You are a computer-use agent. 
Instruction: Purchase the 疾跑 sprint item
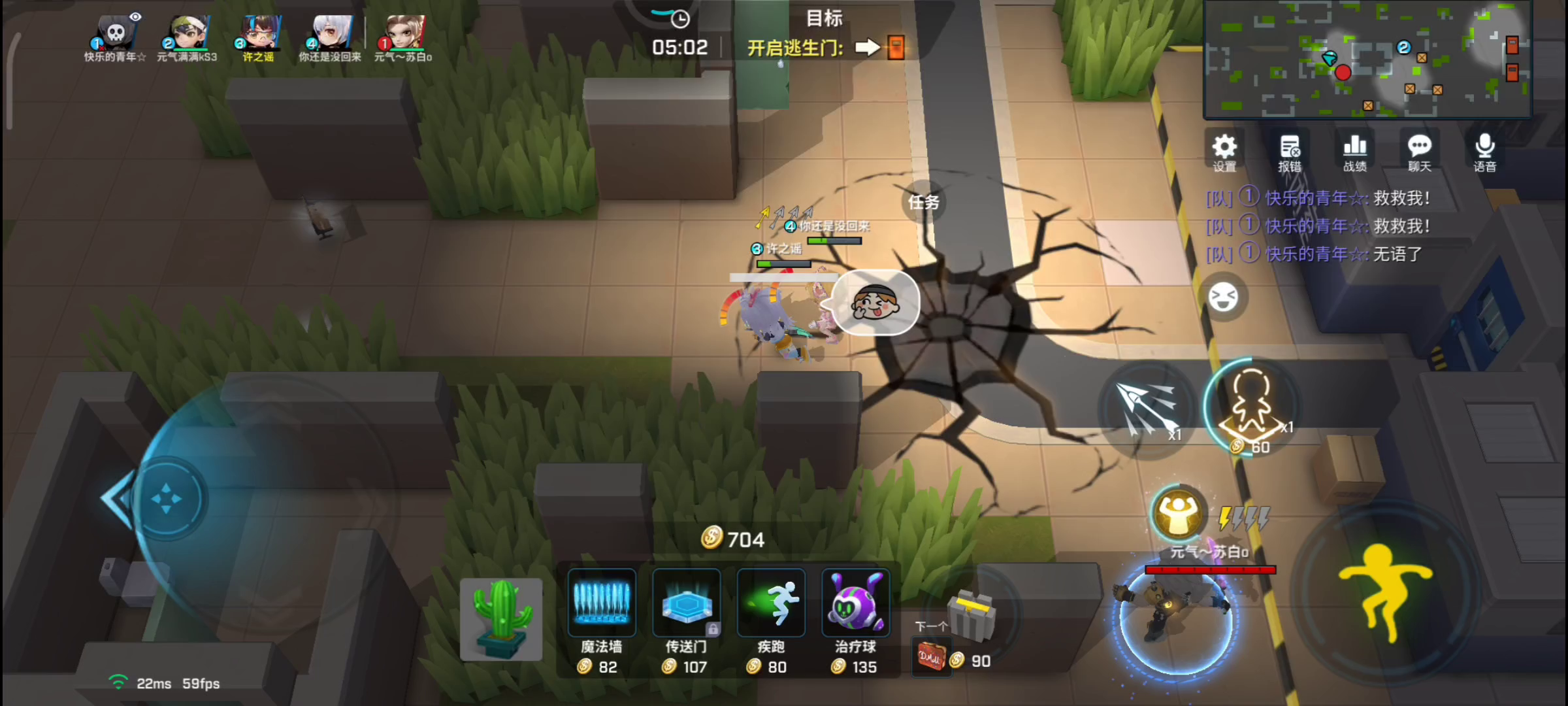[x=771, y=604]
